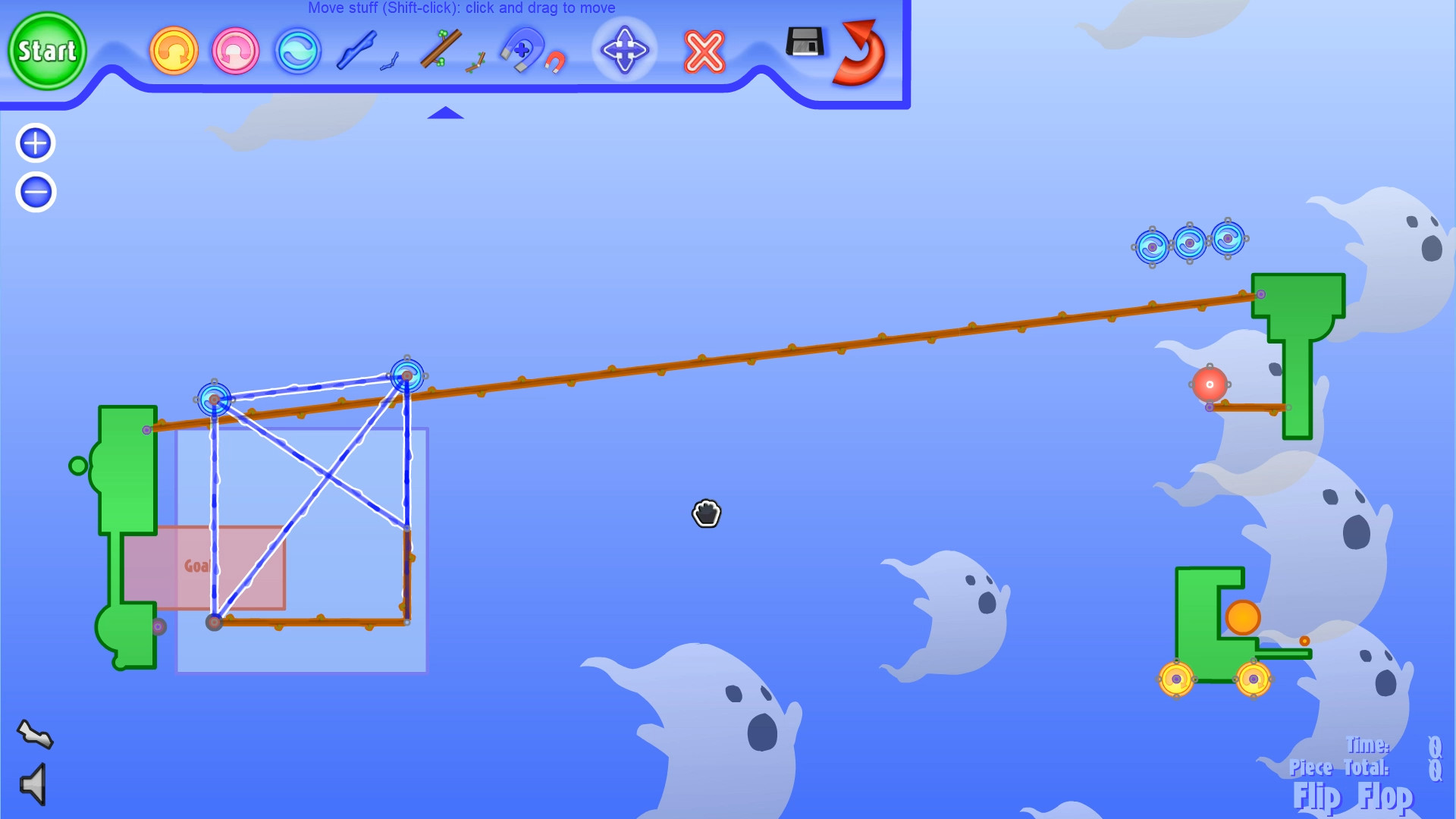Redo the last action with pink arrow
Screen dimensions: 1456x819
(x=235, y=51)
